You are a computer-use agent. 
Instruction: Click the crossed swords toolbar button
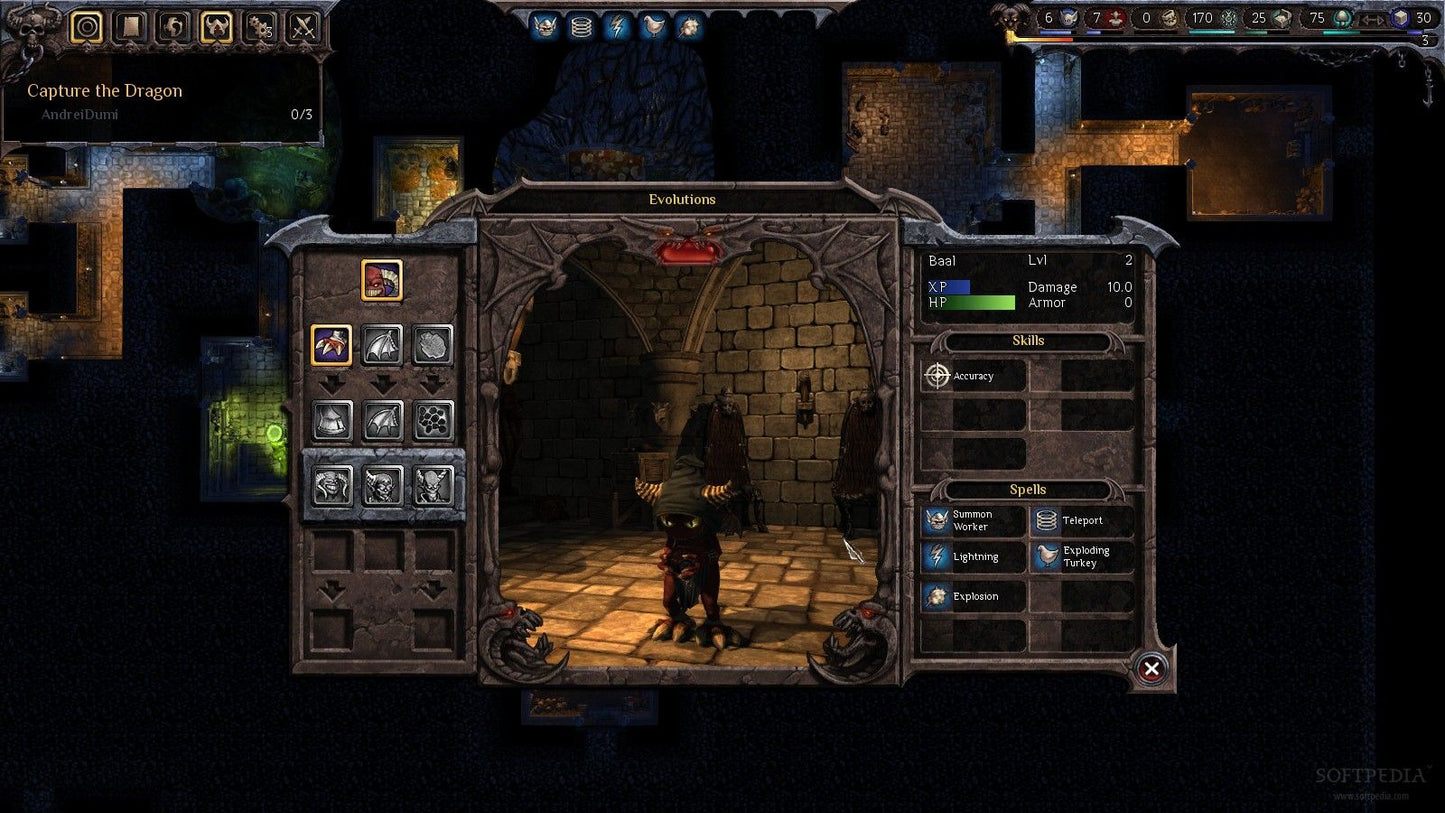tap(303, 27)
